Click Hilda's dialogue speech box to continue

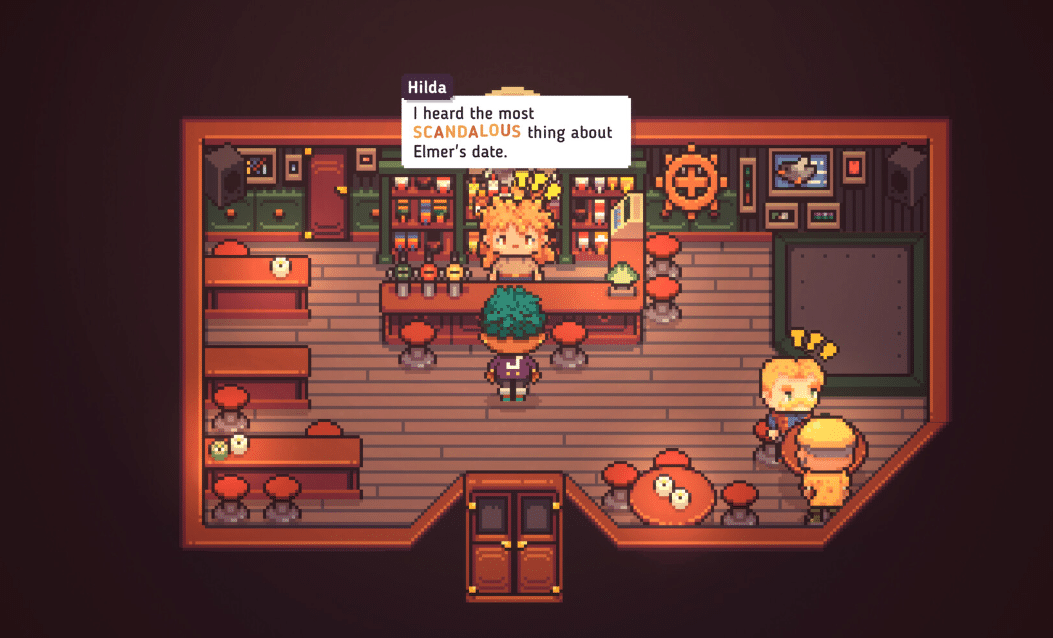(515, 132)
